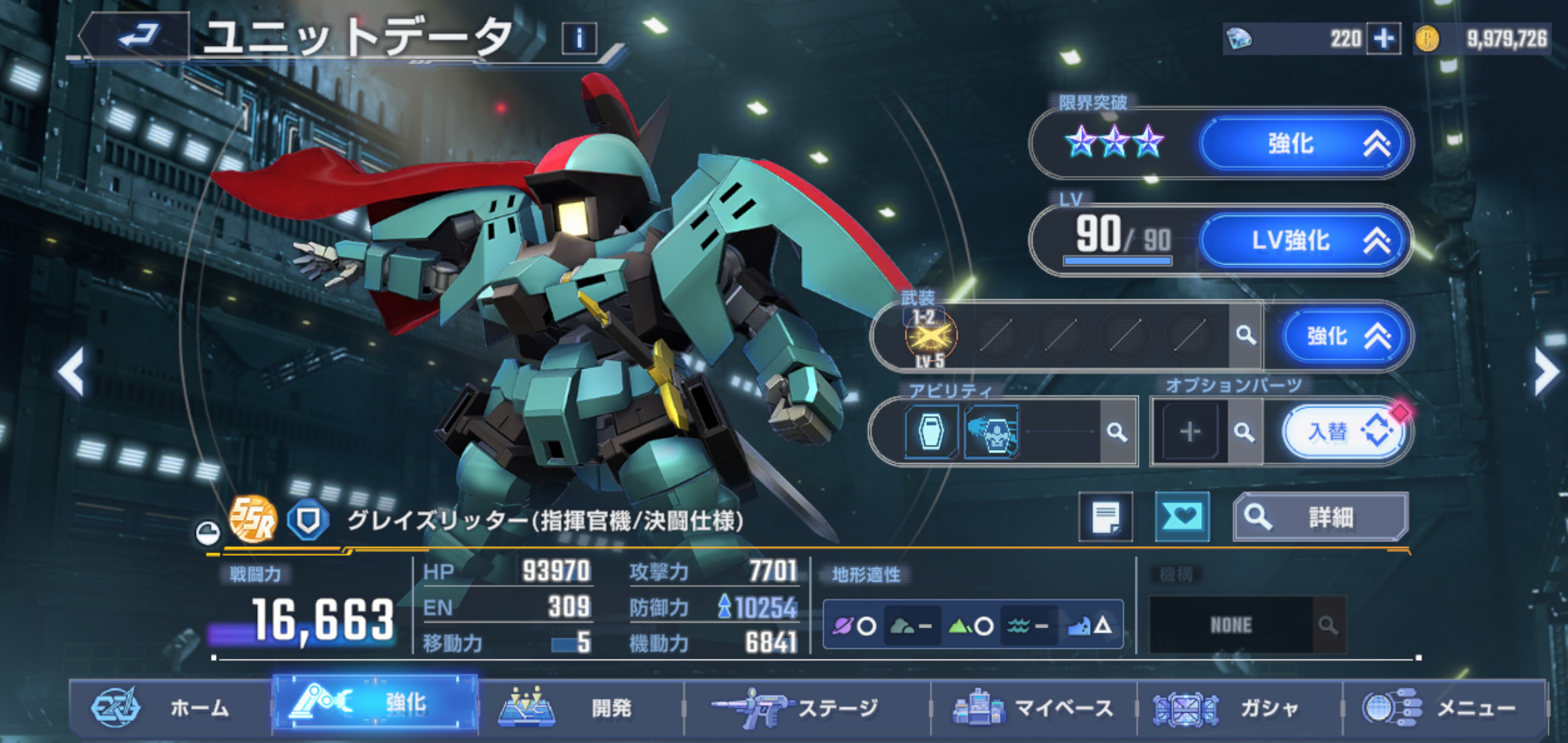The height and width of the screenshot is (743, 1568).
Task: Click the limit break 強化 button
Action: click(1303, 144)
